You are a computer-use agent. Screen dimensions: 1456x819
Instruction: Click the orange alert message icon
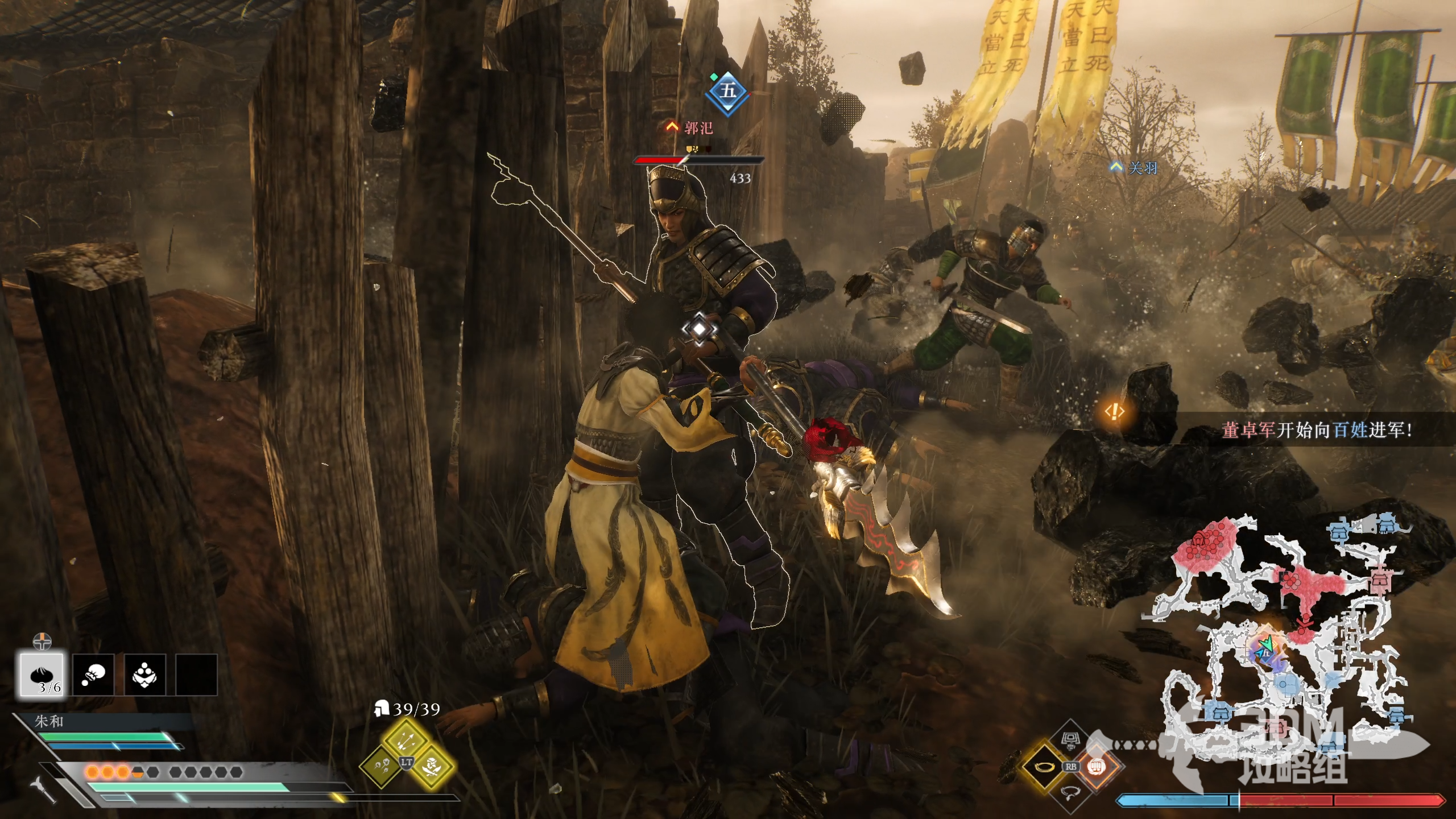(1115, 411)
